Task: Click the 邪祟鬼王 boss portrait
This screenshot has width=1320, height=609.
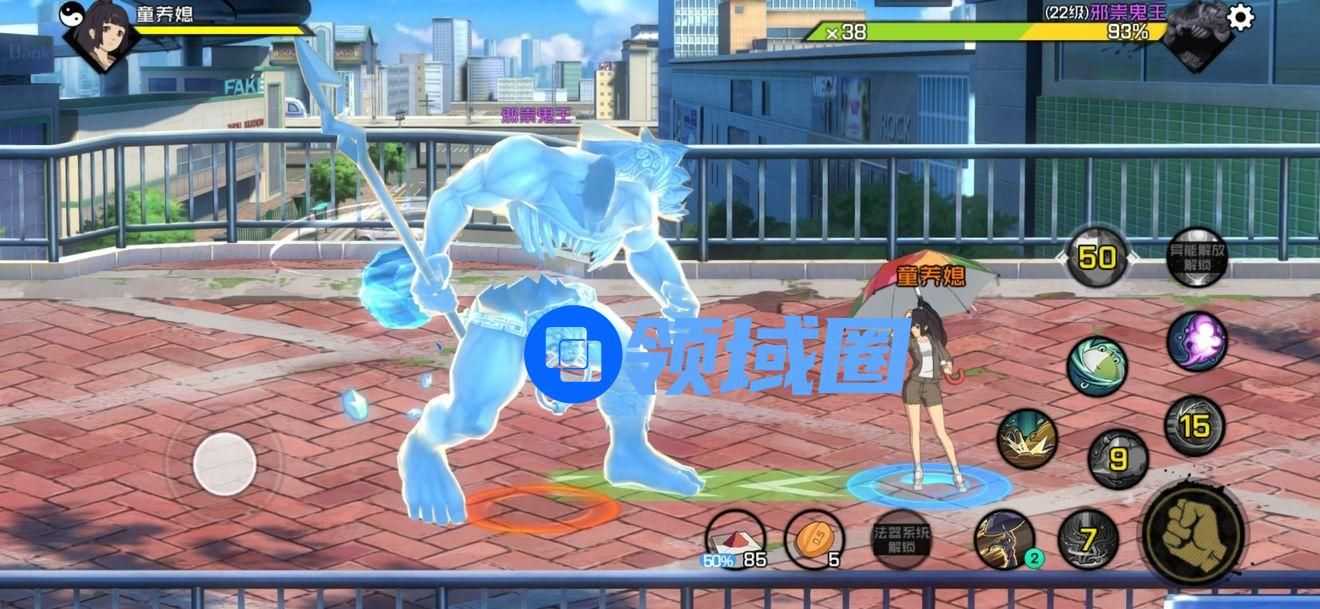Action: 1195,32
